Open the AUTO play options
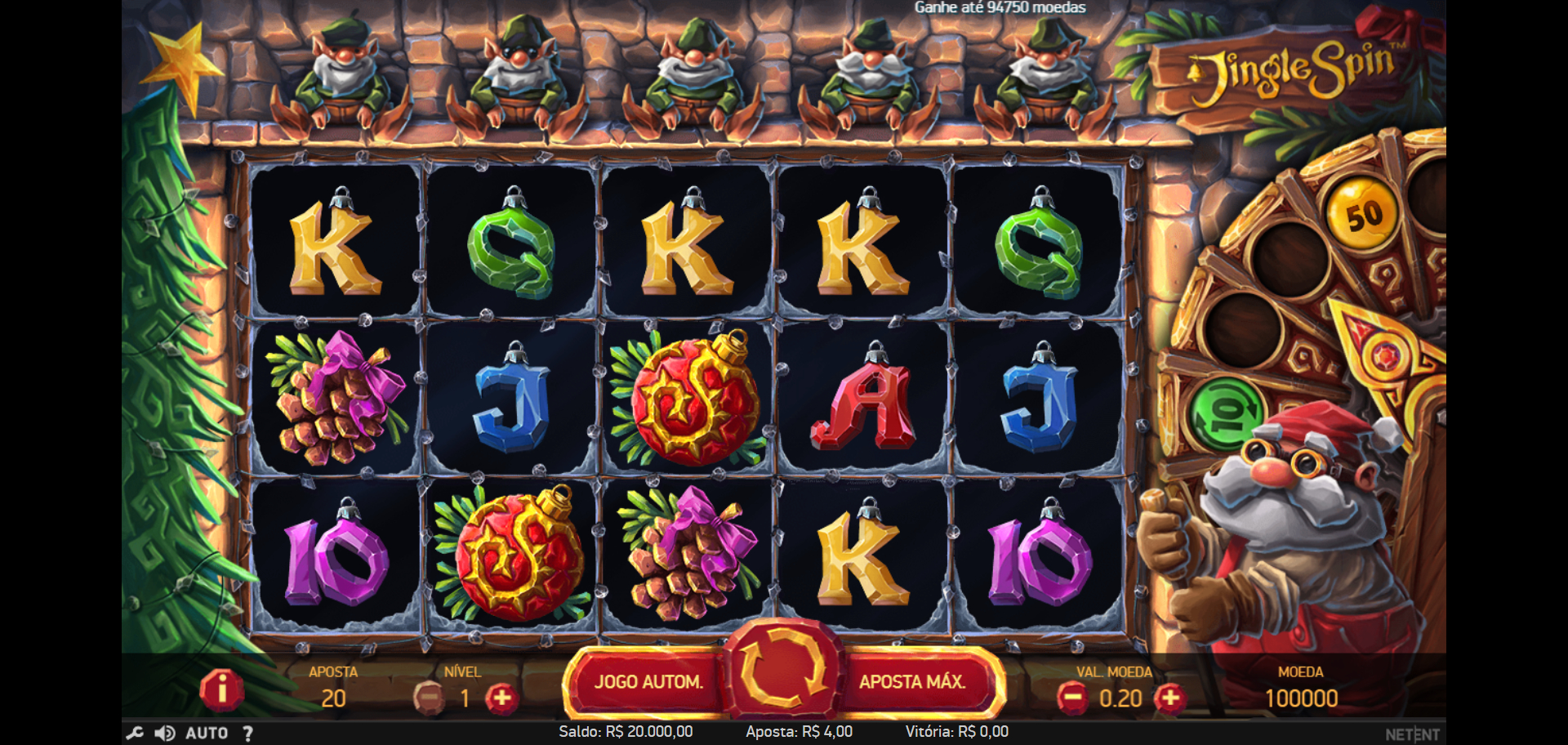 click(207, 733)
